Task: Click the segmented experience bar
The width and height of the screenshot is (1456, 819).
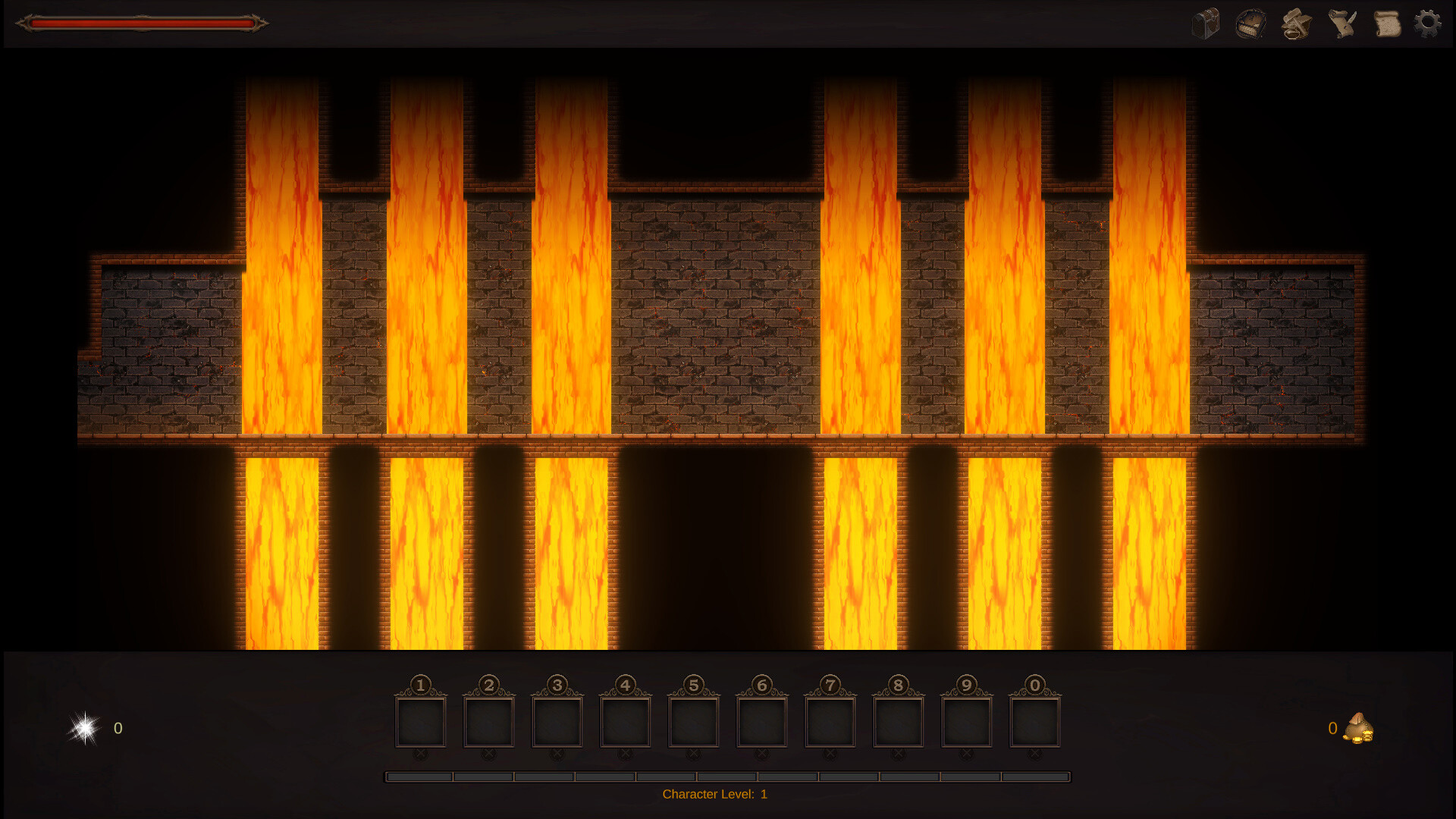Action: click(728, 776)
